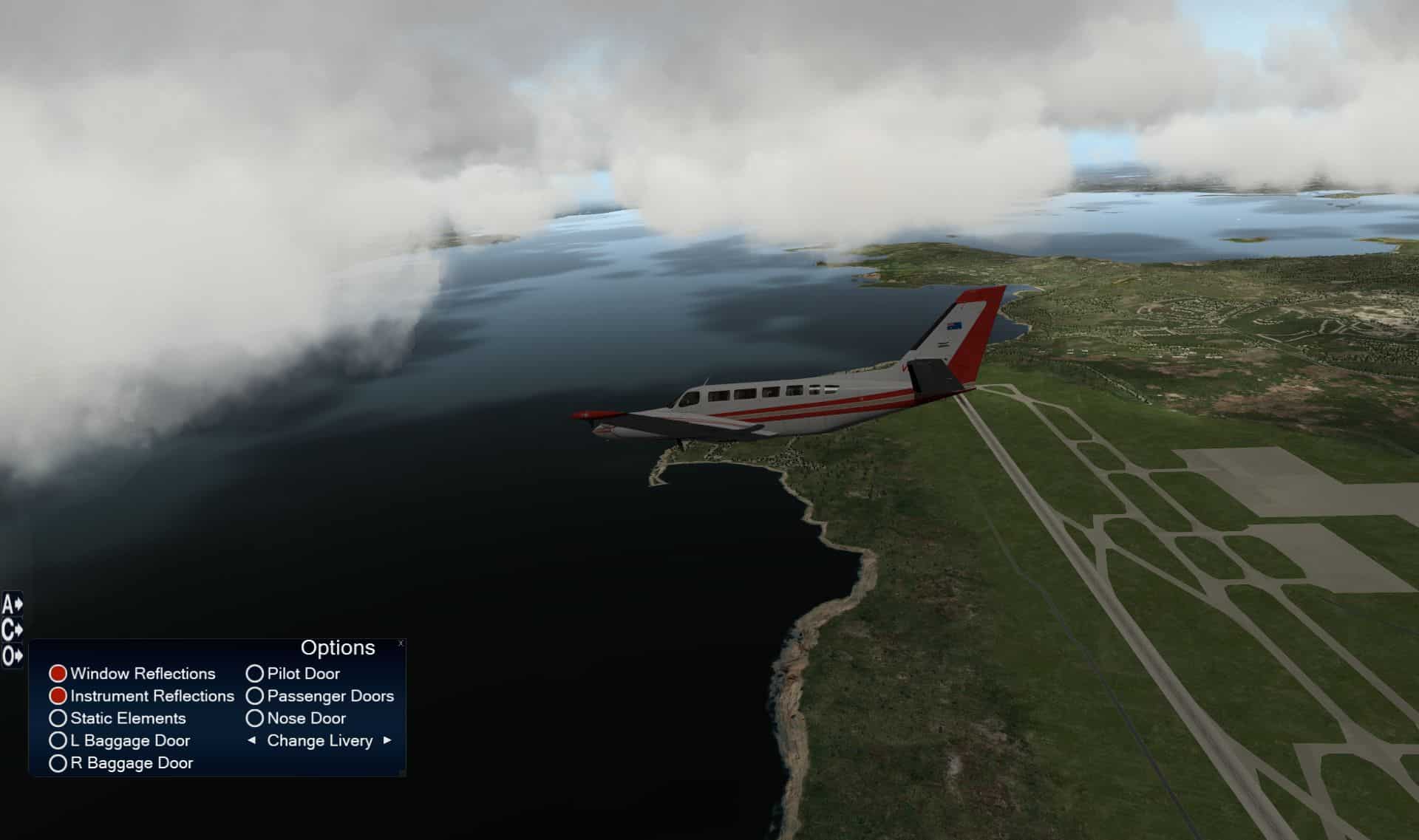The width and height of the screenshot is (1419, 840).
Task: Select previous livery with left arrow
Action: click(251, 740)
